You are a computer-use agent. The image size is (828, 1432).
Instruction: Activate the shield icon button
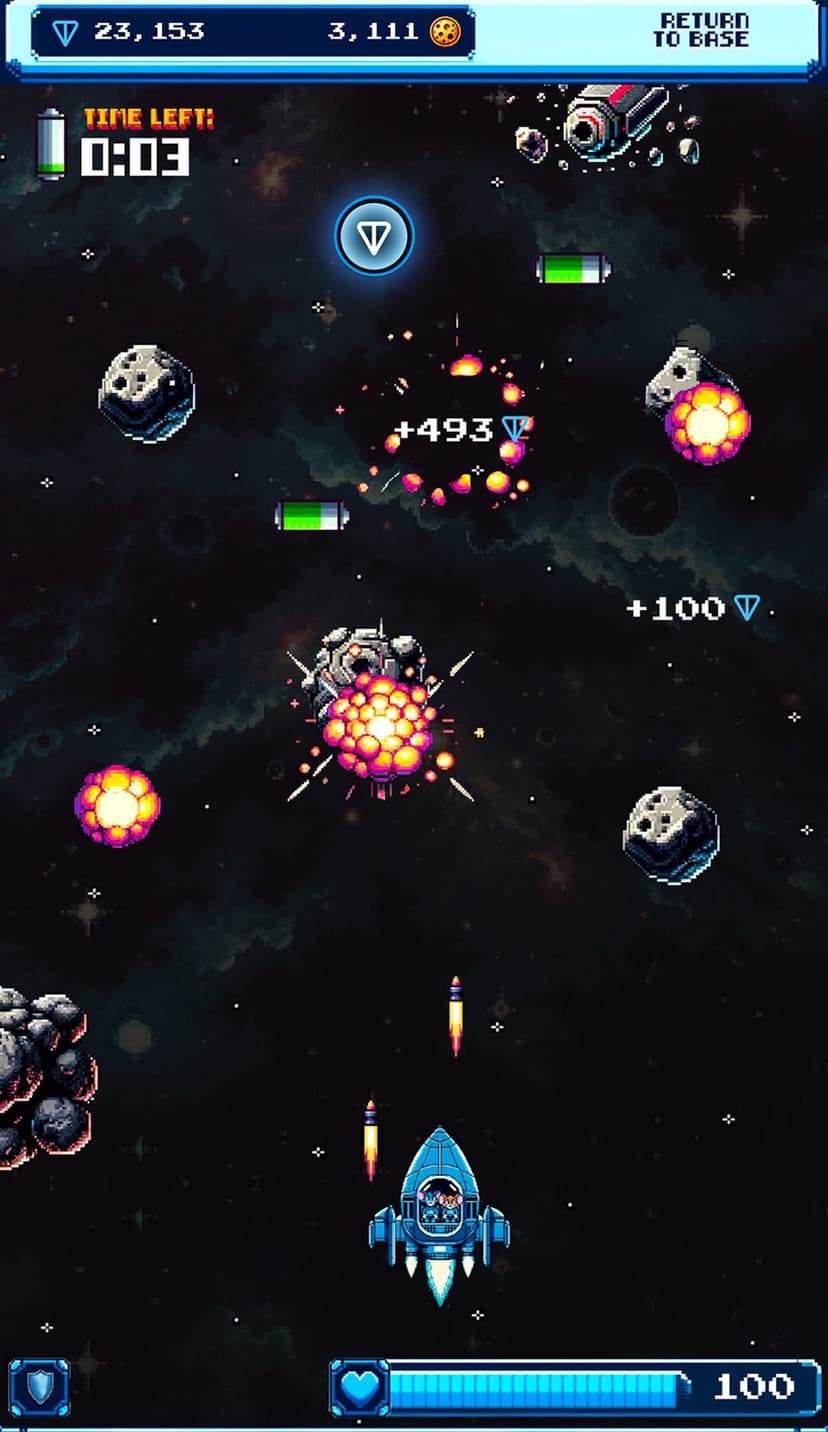(x=40, y=1387)
